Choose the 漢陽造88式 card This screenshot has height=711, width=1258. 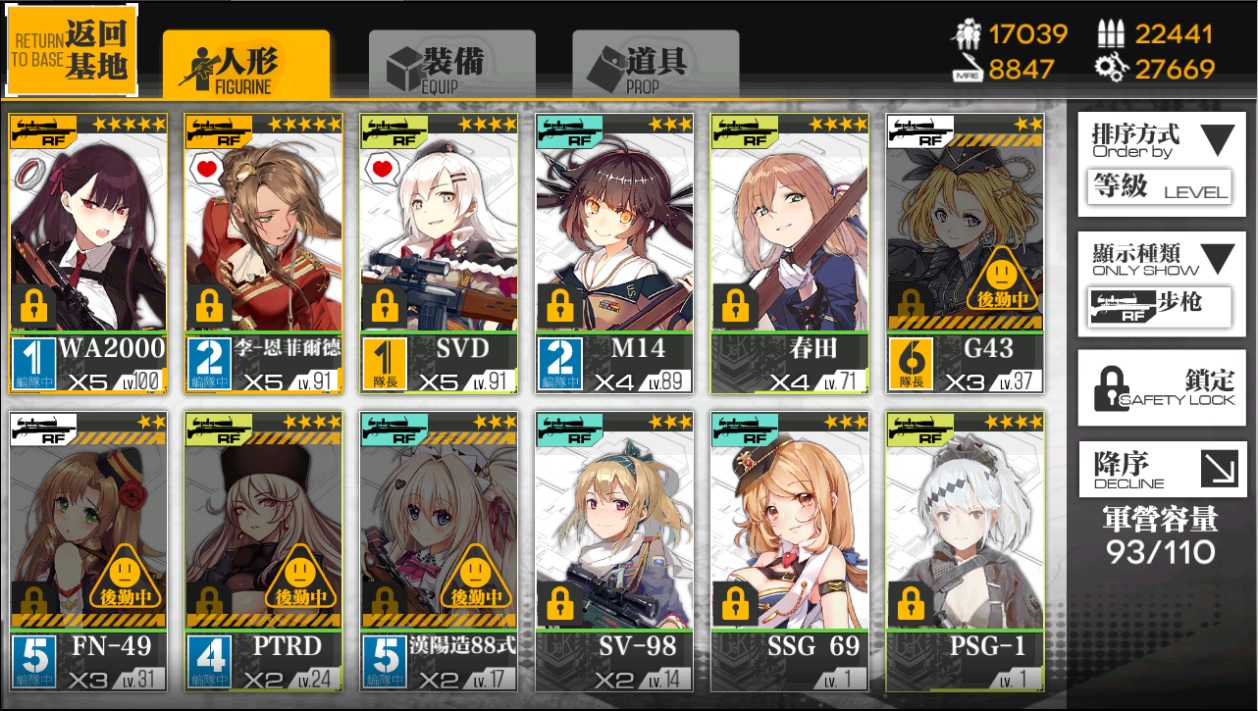click(439, 551)
